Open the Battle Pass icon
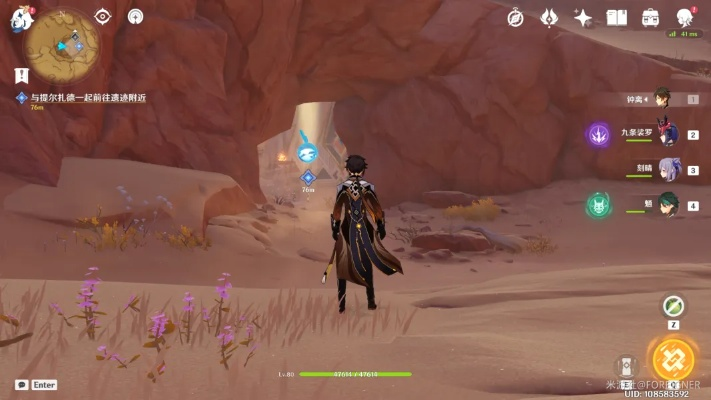711x400 pixels. [x=651, y=17]
